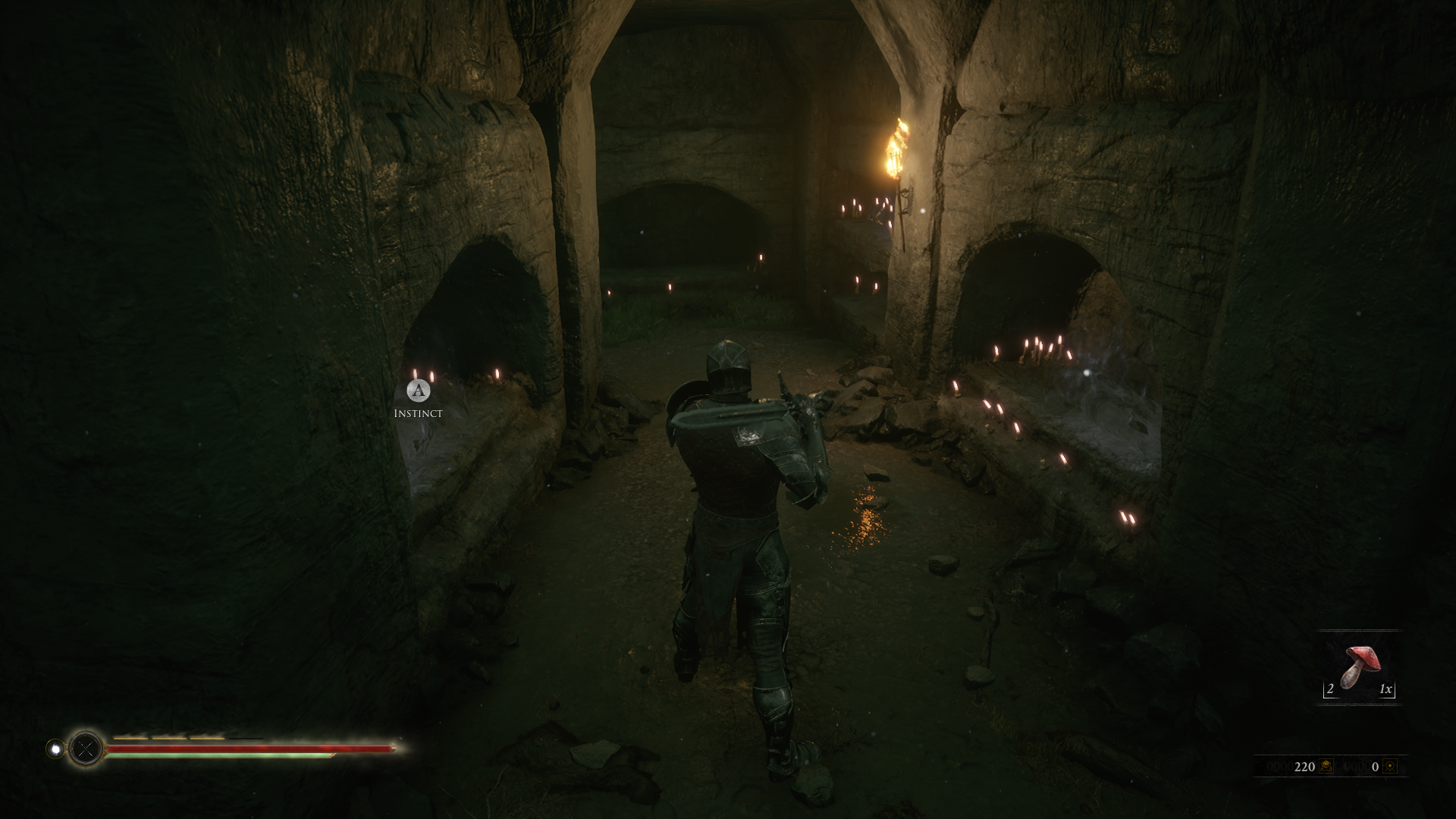Click the crossed-lines shell emblem beside health bar

point(86,749)
